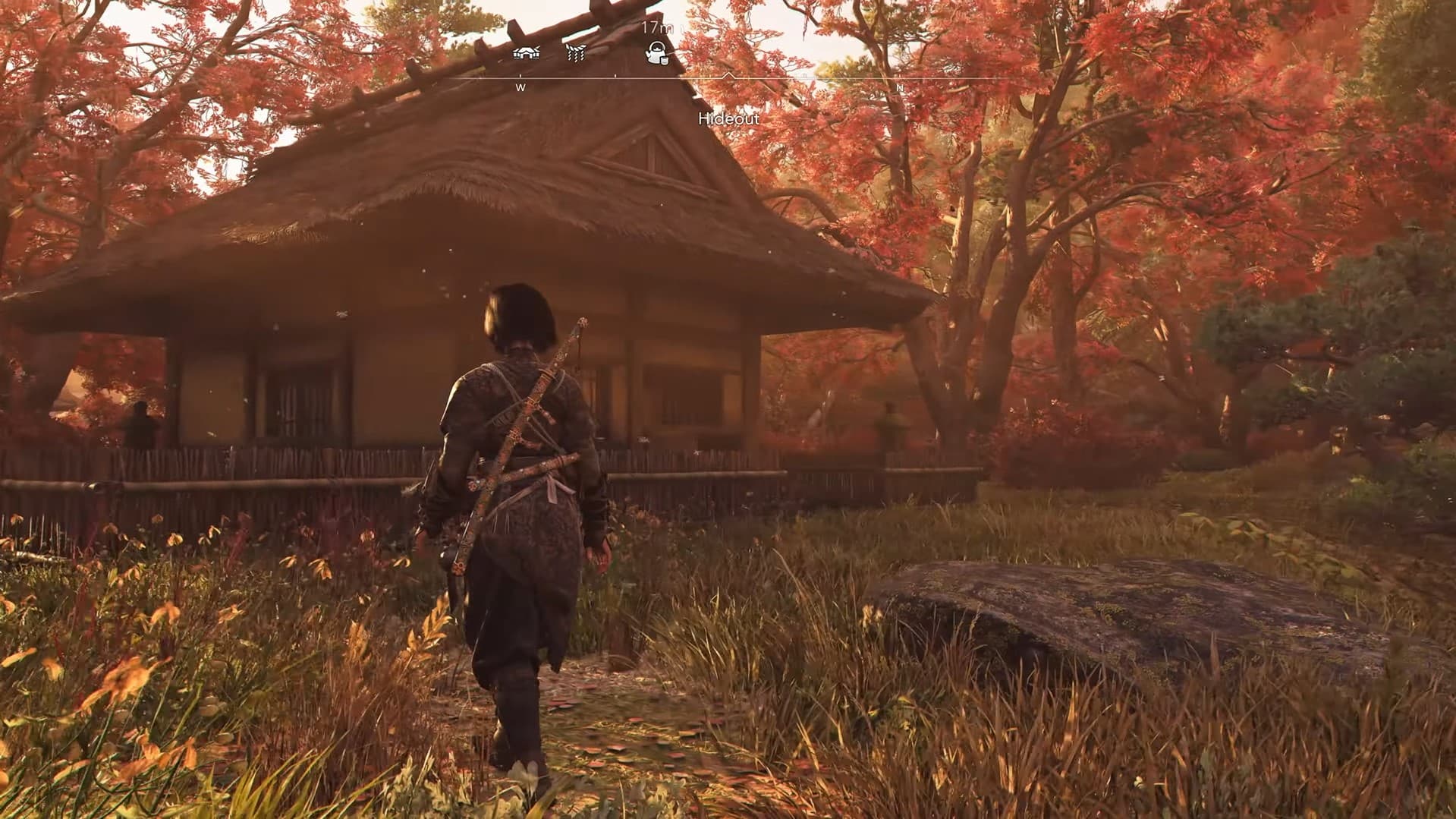Screen dimensions: 1456x819
Task: Click the tick mark left of the teapot icon
Action: pyautogui.click(x=616, y=75)
